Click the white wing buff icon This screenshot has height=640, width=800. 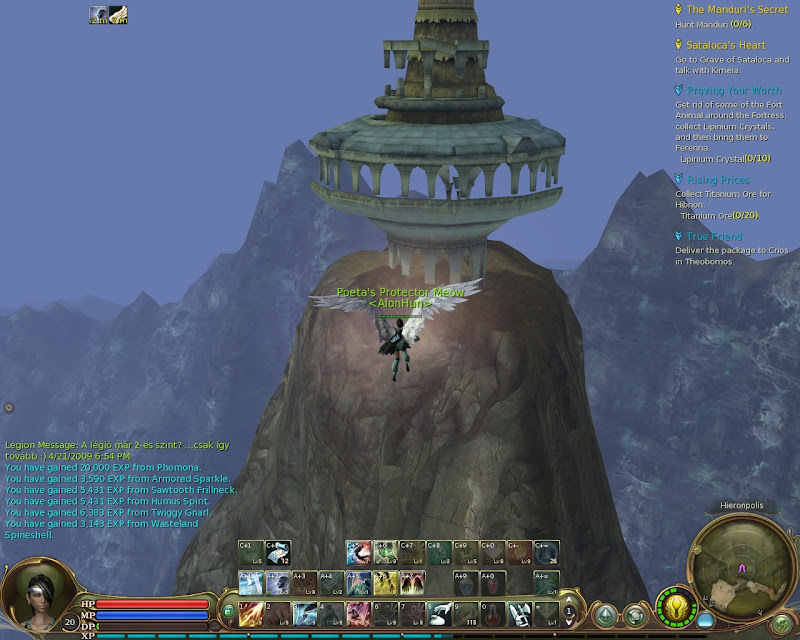(118, 14)
